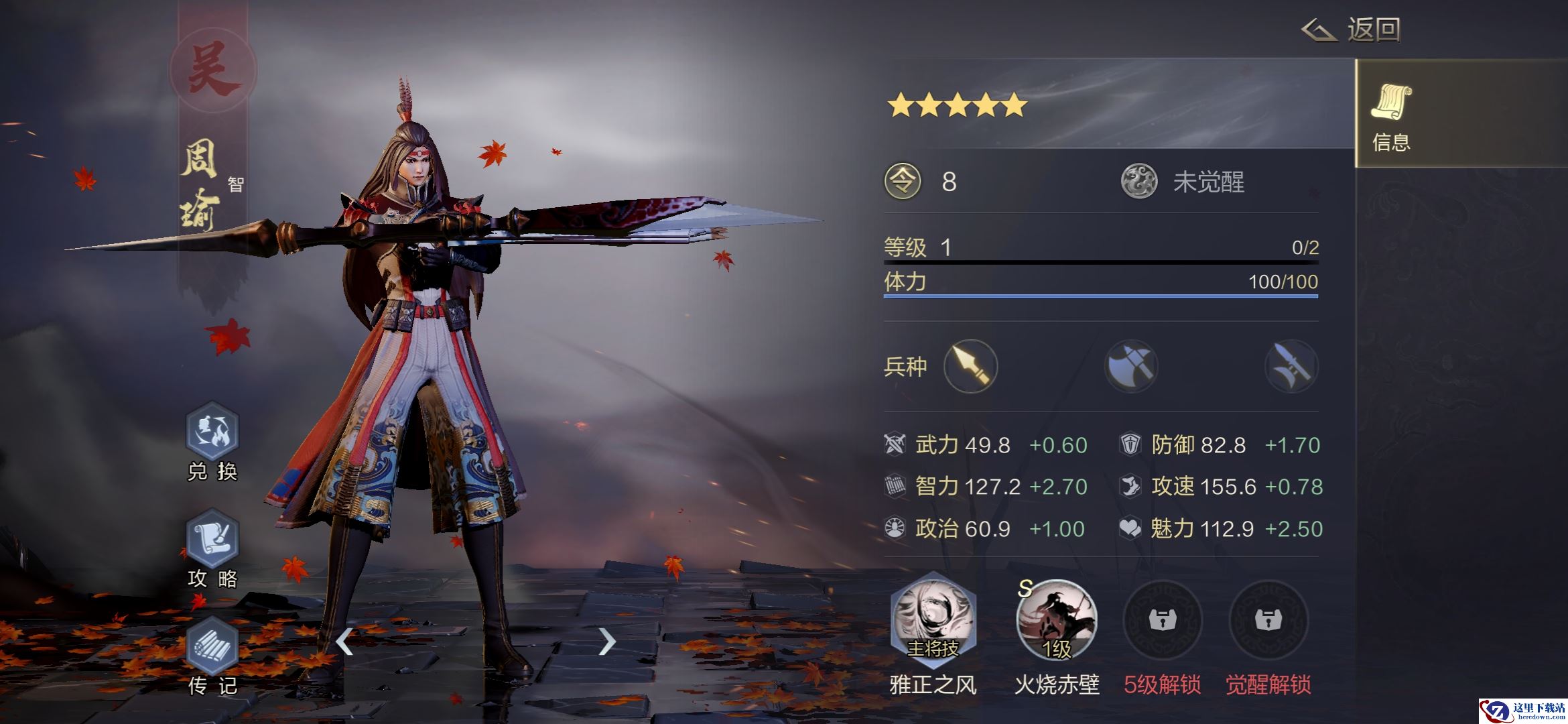Open the 攻略 strategy guide

tap(212, 539)
